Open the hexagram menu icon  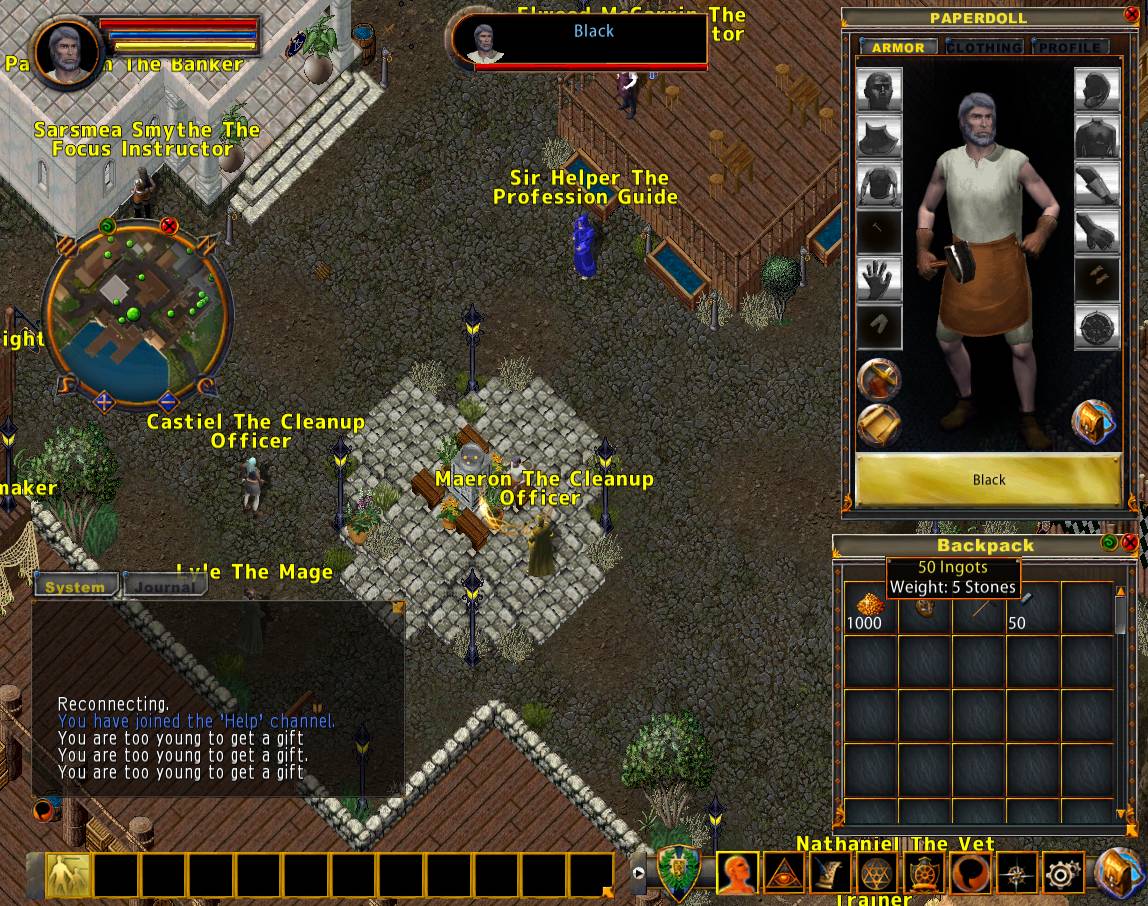coord(877,875)
